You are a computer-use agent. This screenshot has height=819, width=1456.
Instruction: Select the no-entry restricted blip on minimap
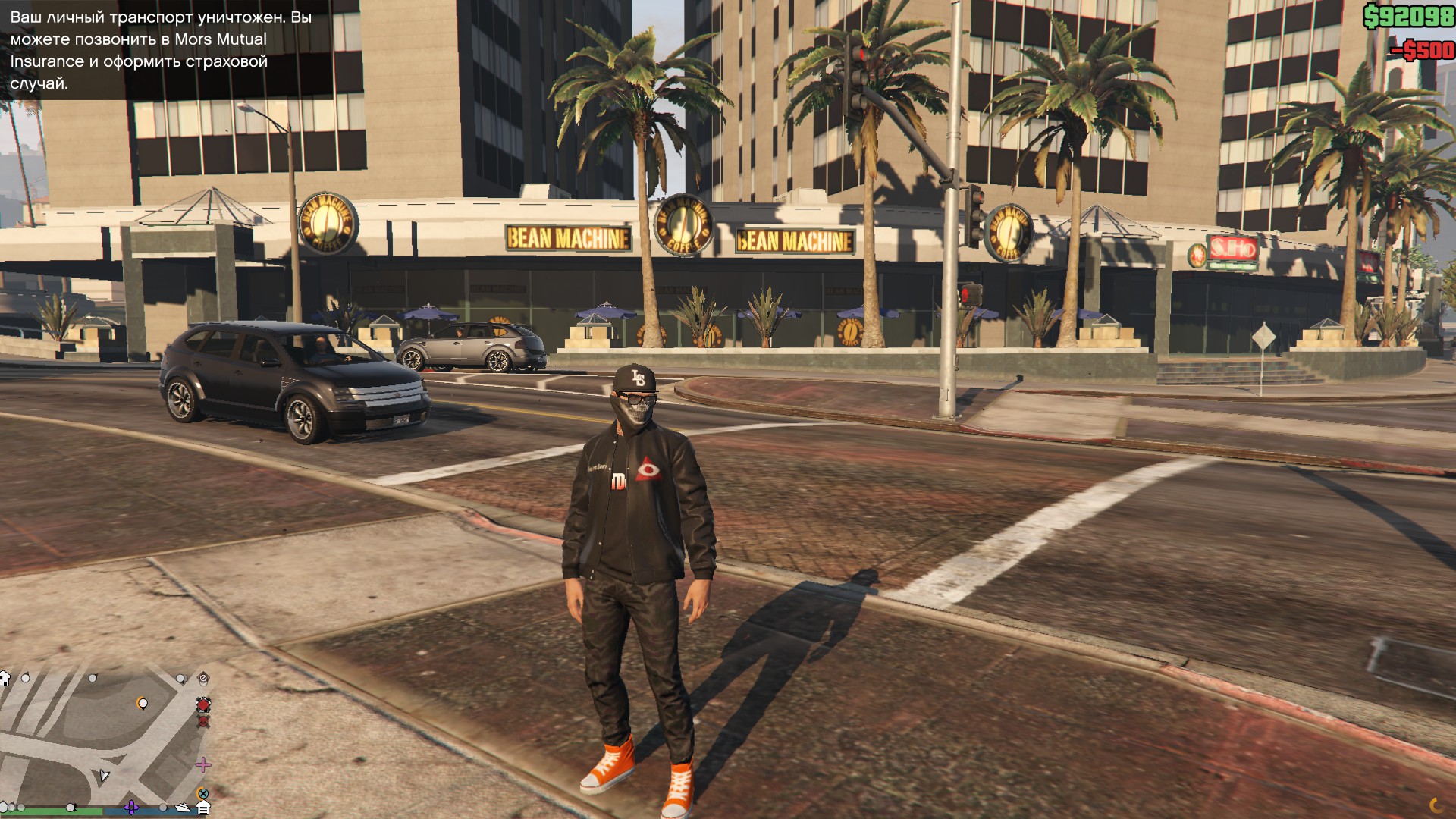click(202, 677)
